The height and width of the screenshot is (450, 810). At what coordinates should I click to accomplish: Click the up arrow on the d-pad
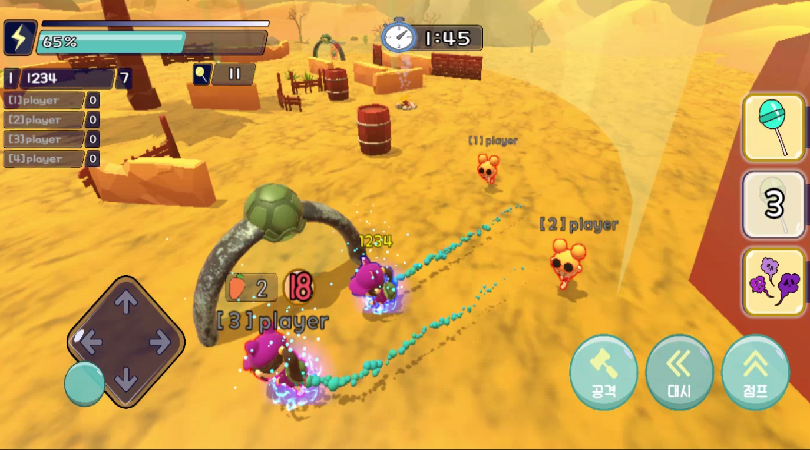[x=126, y=301]
